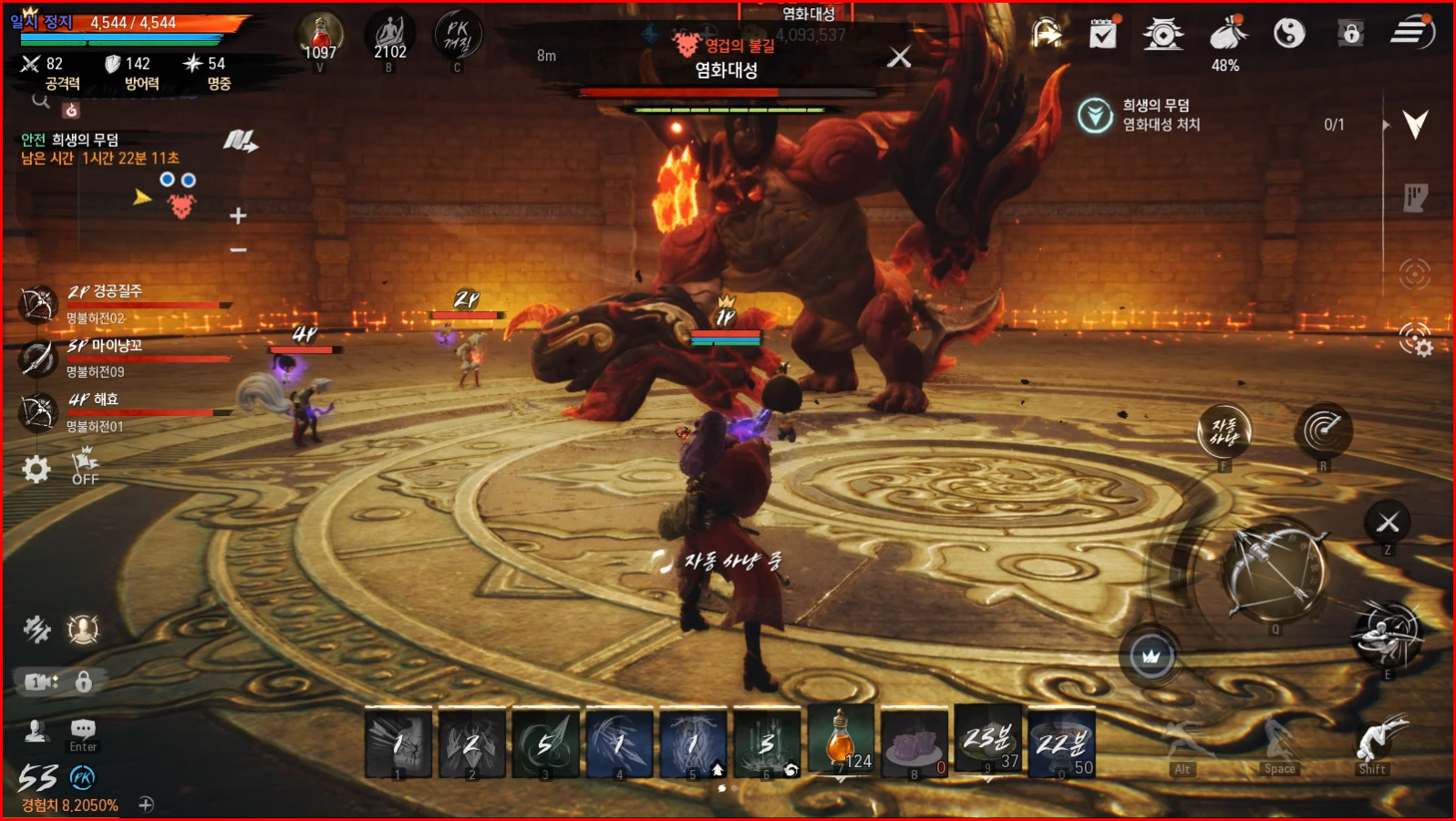
Task: Activate the bow basic attack button
Action: (1275, 571)
